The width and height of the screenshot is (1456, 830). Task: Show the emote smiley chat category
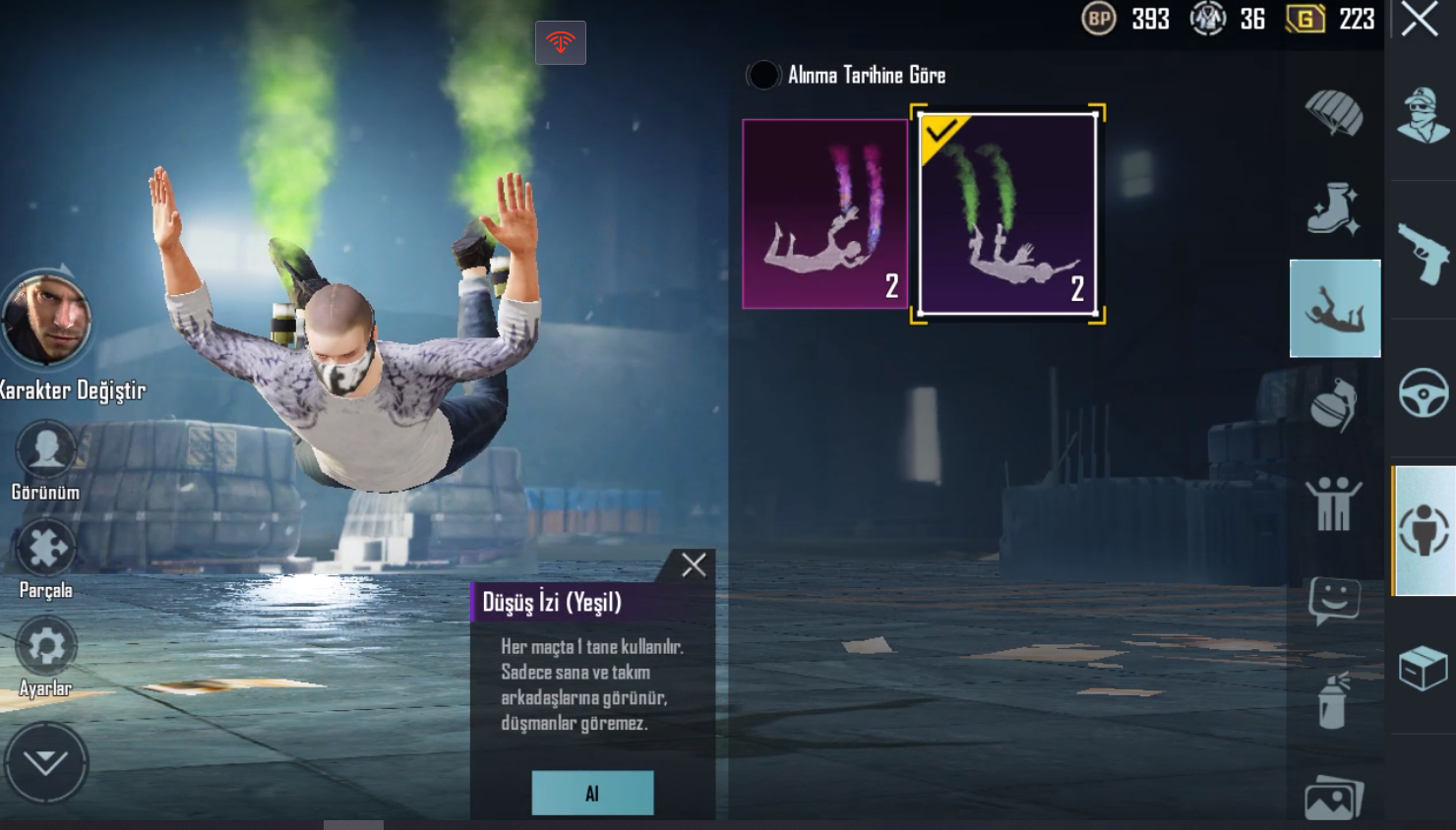(x=1334, y=599)
